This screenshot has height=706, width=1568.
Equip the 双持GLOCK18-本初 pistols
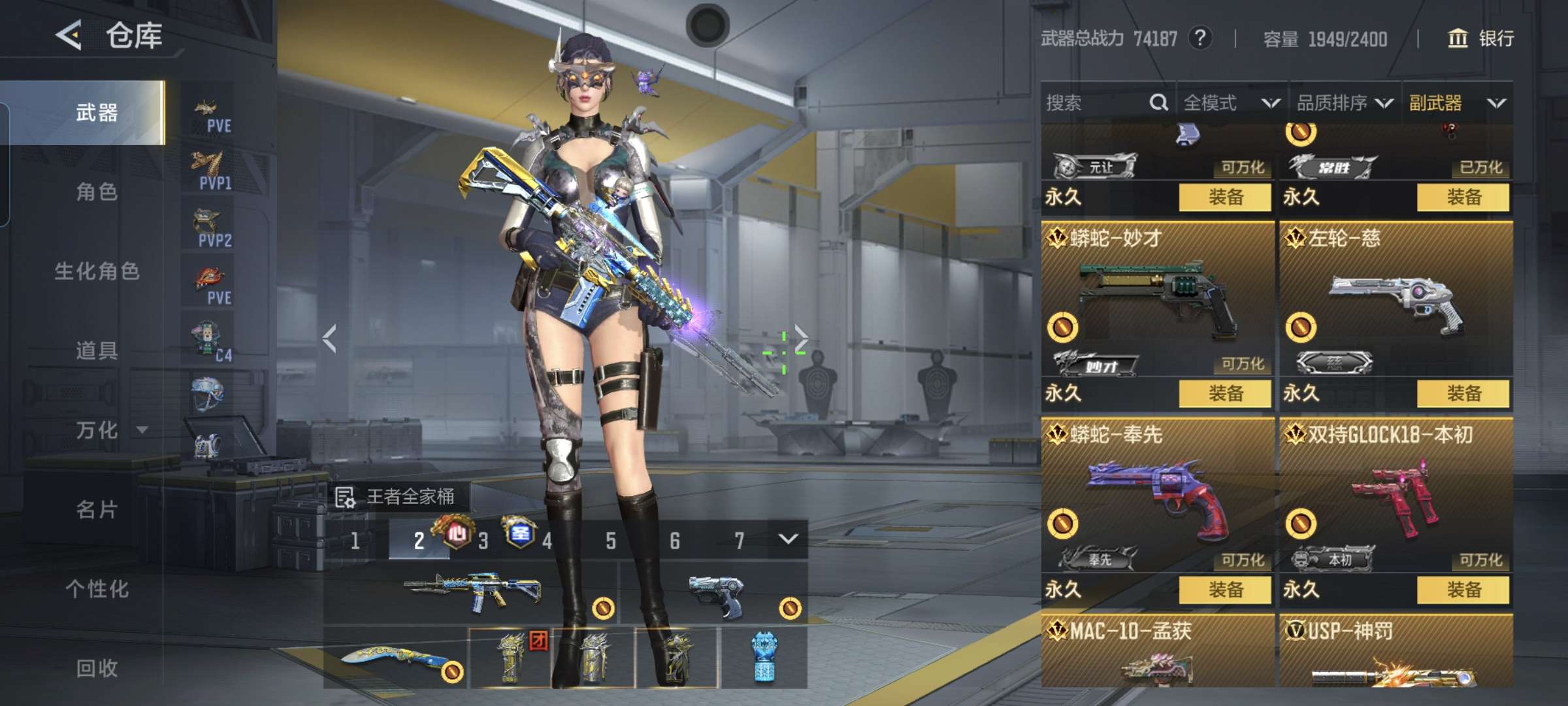tap(1463, 590)
